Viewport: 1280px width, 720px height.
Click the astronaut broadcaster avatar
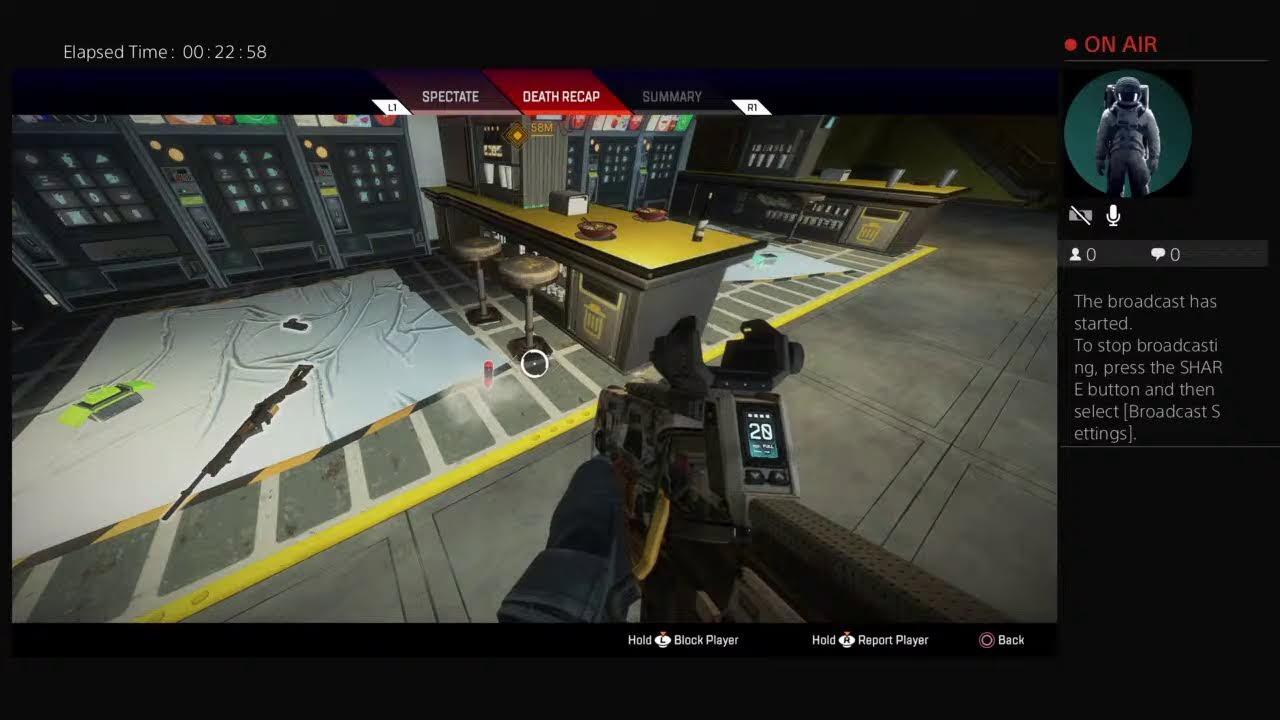[1127, 133]
